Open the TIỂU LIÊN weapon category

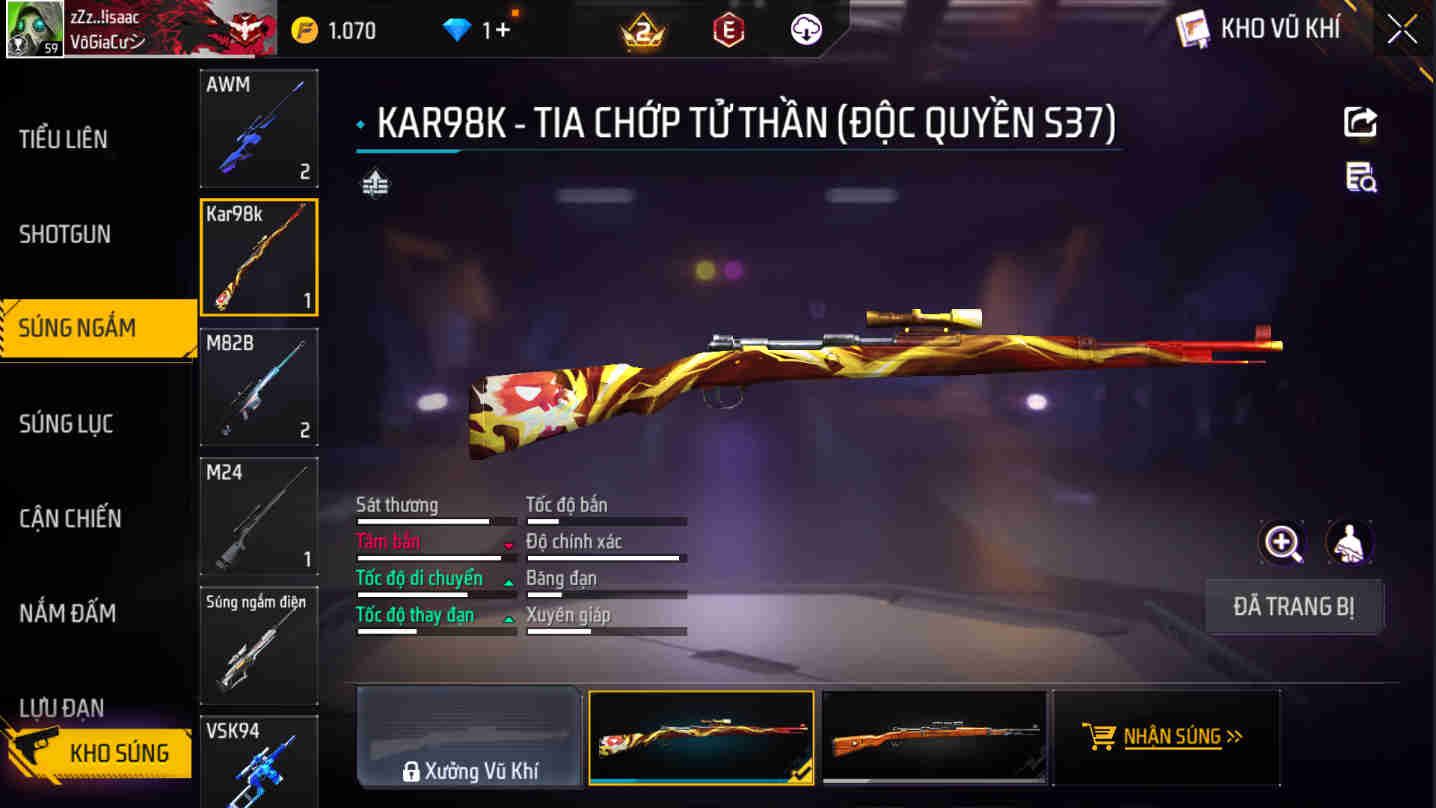click(x=62, y=139)
